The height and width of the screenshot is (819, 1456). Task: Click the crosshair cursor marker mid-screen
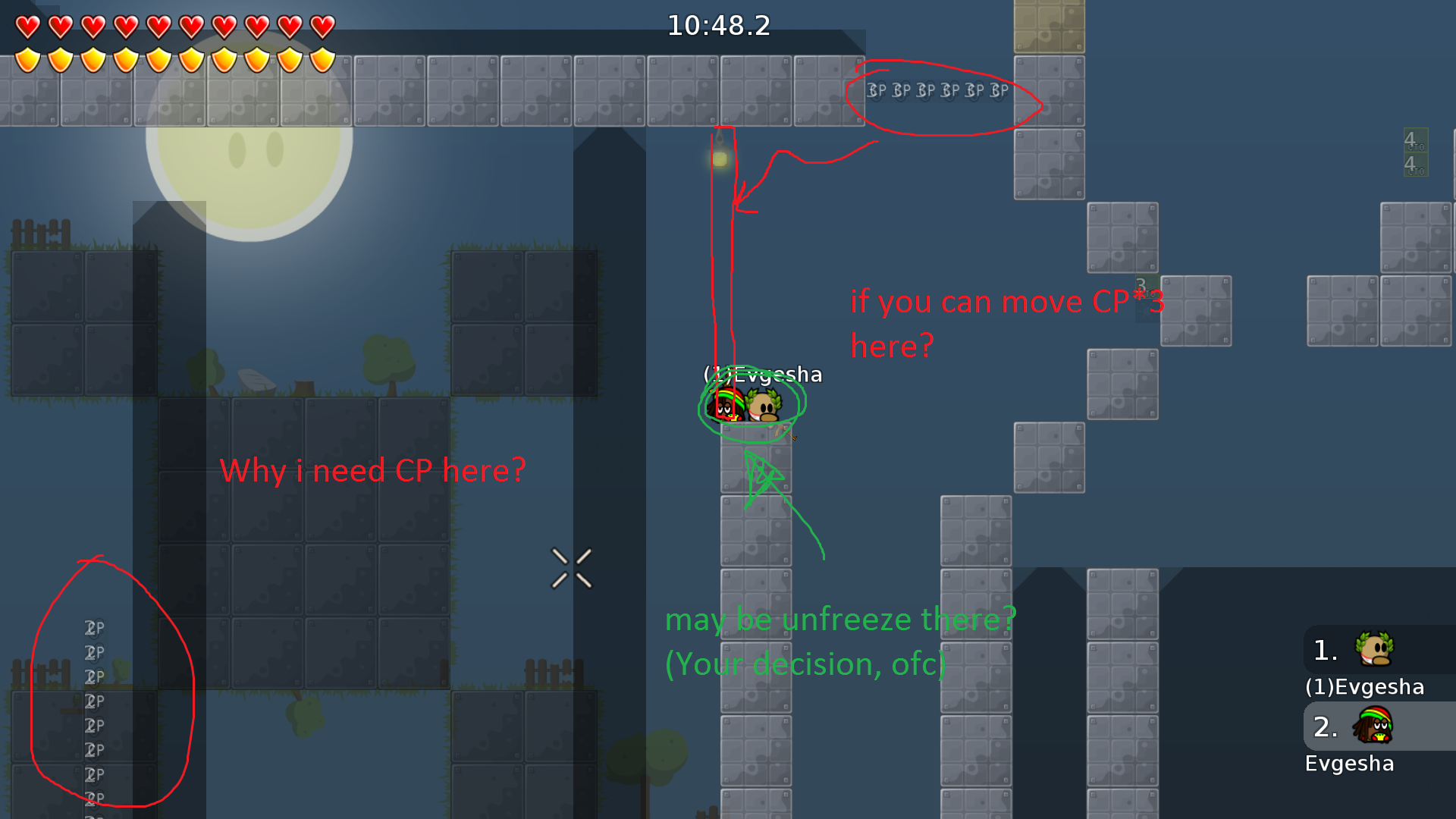[573, 569]
